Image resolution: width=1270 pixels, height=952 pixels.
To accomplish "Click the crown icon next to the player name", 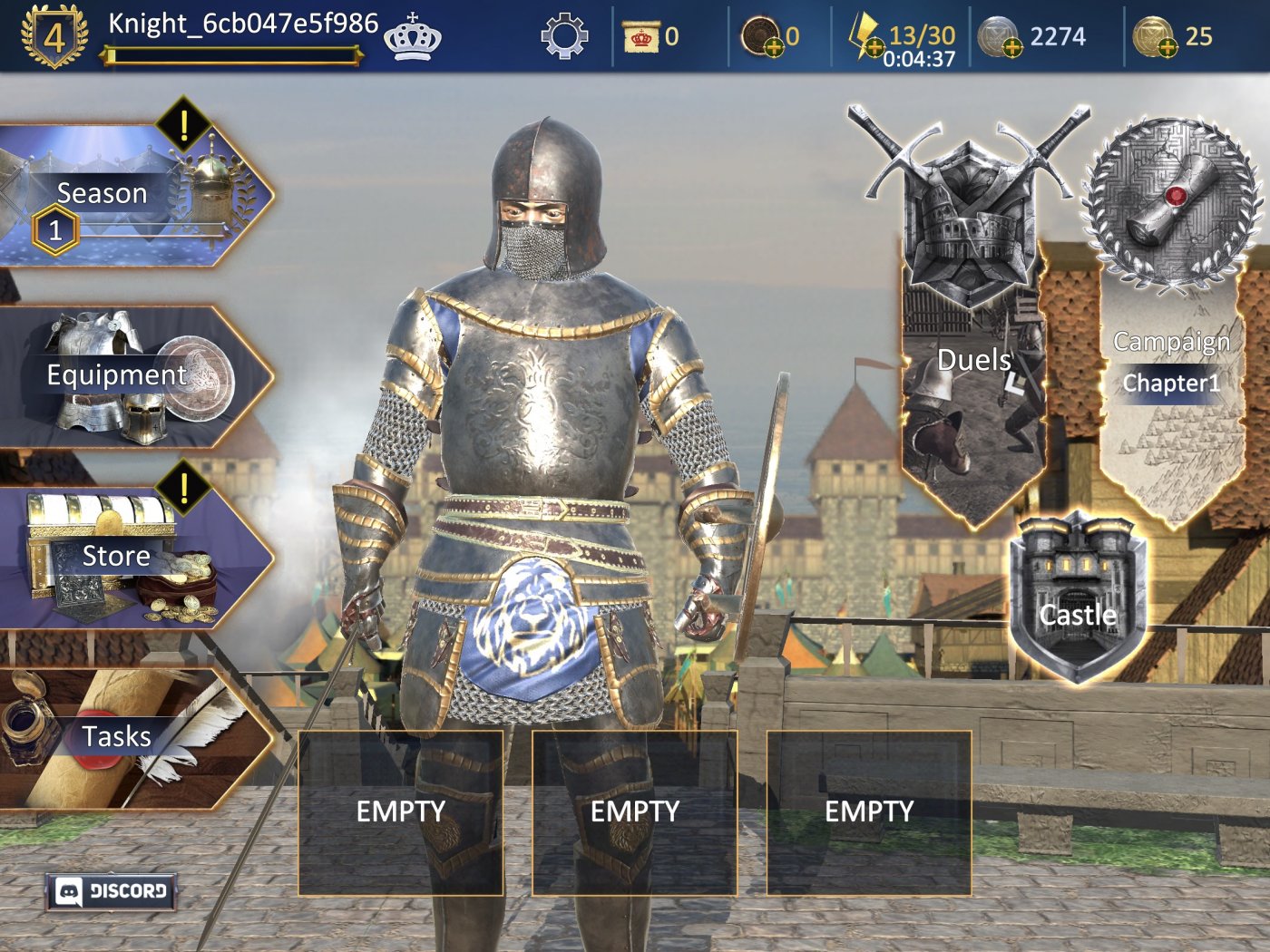I will (414, 38).
